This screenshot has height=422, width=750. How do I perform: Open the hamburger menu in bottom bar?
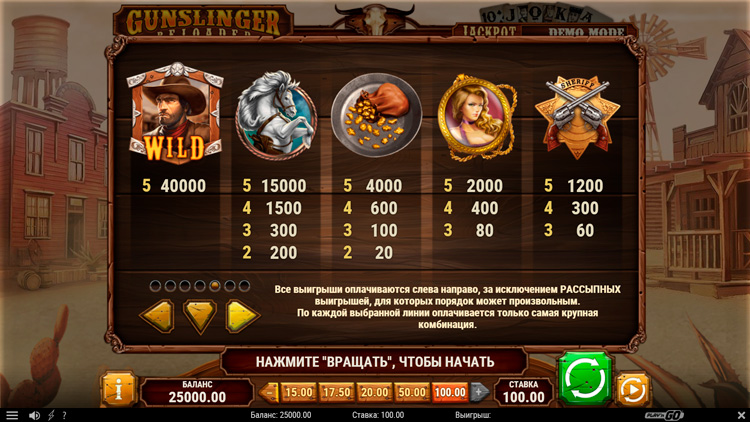click(12, 415)
